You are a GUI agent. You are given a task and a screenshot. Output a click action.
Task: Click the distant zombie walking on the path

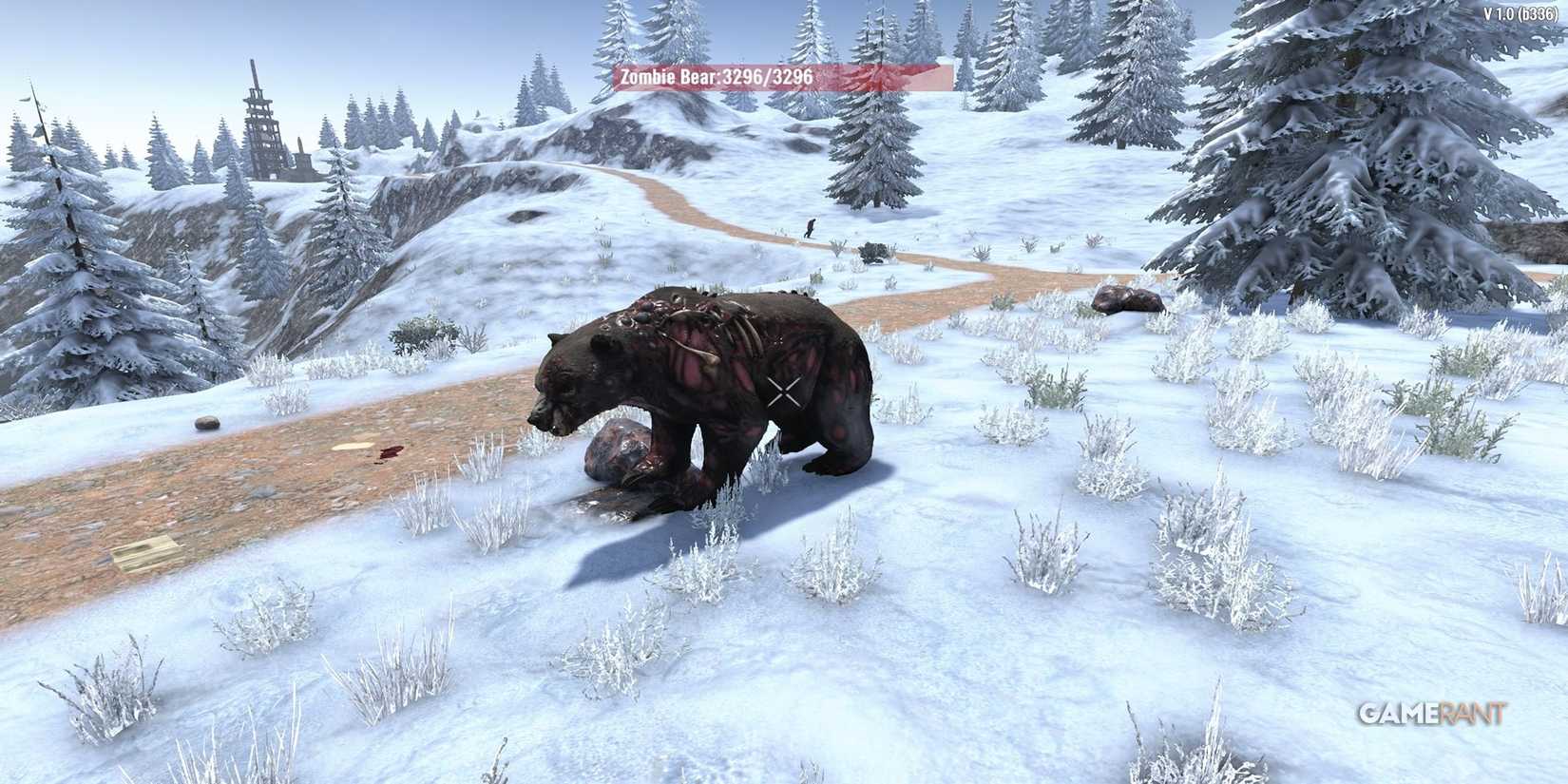[x=811, y=227]
